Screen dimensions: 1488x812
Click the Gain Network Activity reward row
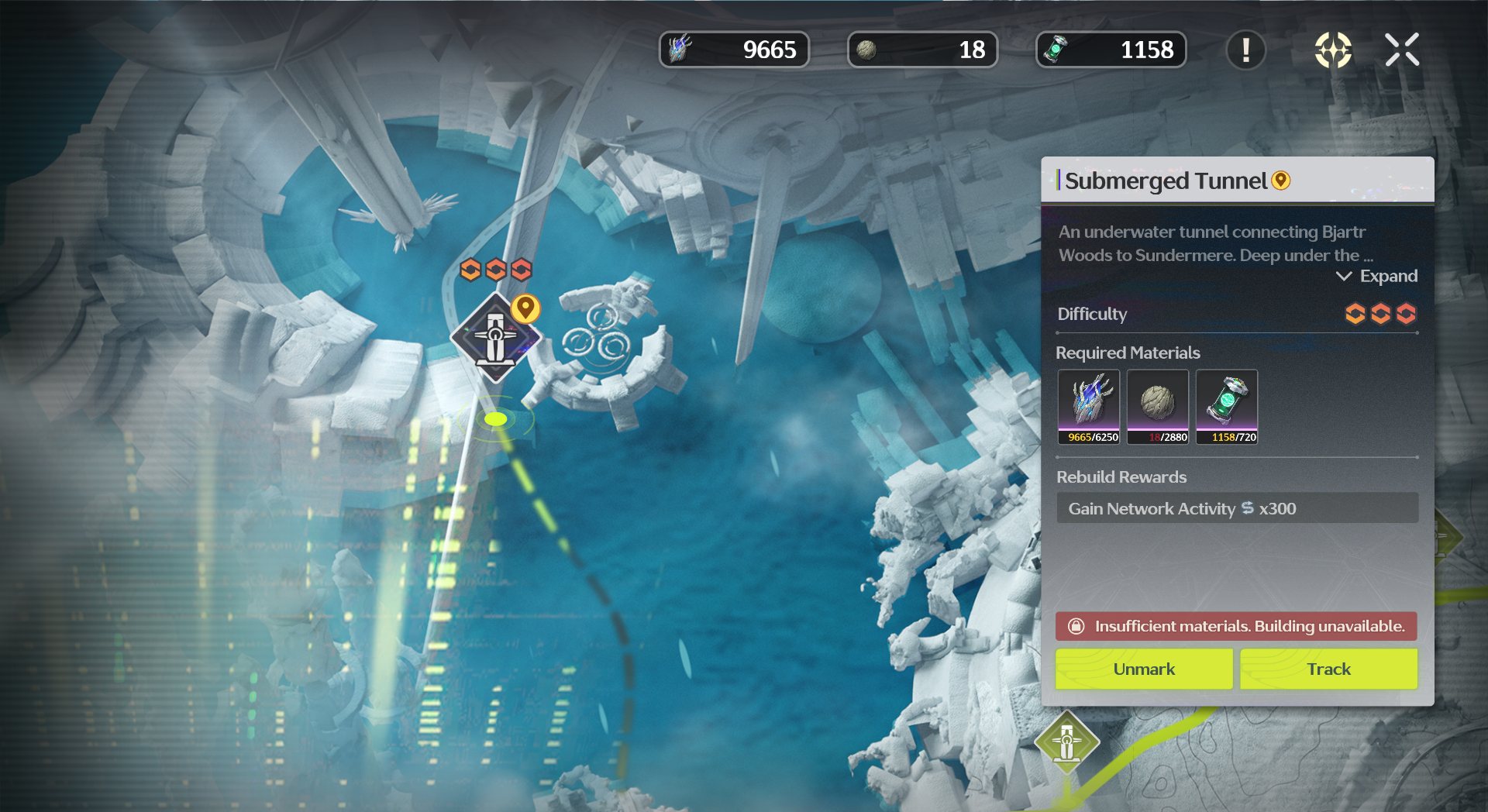(x=1237, y=508)
